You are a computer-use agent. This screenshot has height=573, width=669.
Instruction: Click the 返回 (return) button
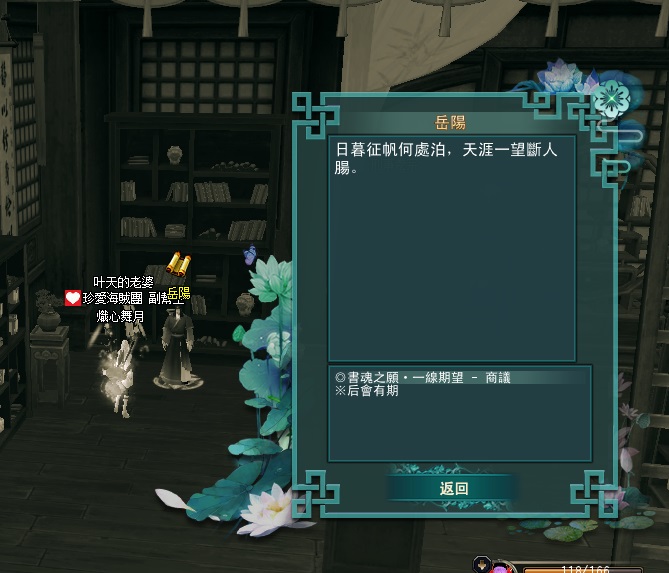[454, 488]
